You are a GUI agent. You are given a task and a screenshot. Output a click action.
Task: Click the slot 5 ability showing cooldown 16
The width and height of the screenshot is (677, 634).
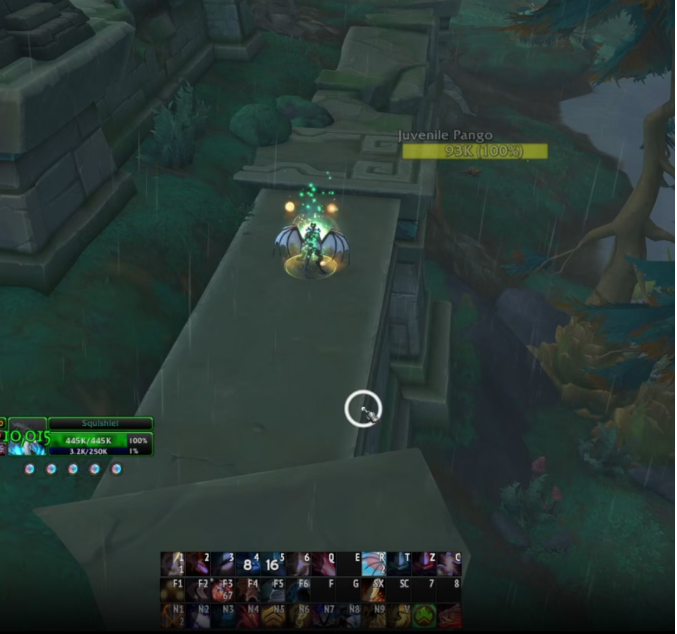(x=273, y=564)
